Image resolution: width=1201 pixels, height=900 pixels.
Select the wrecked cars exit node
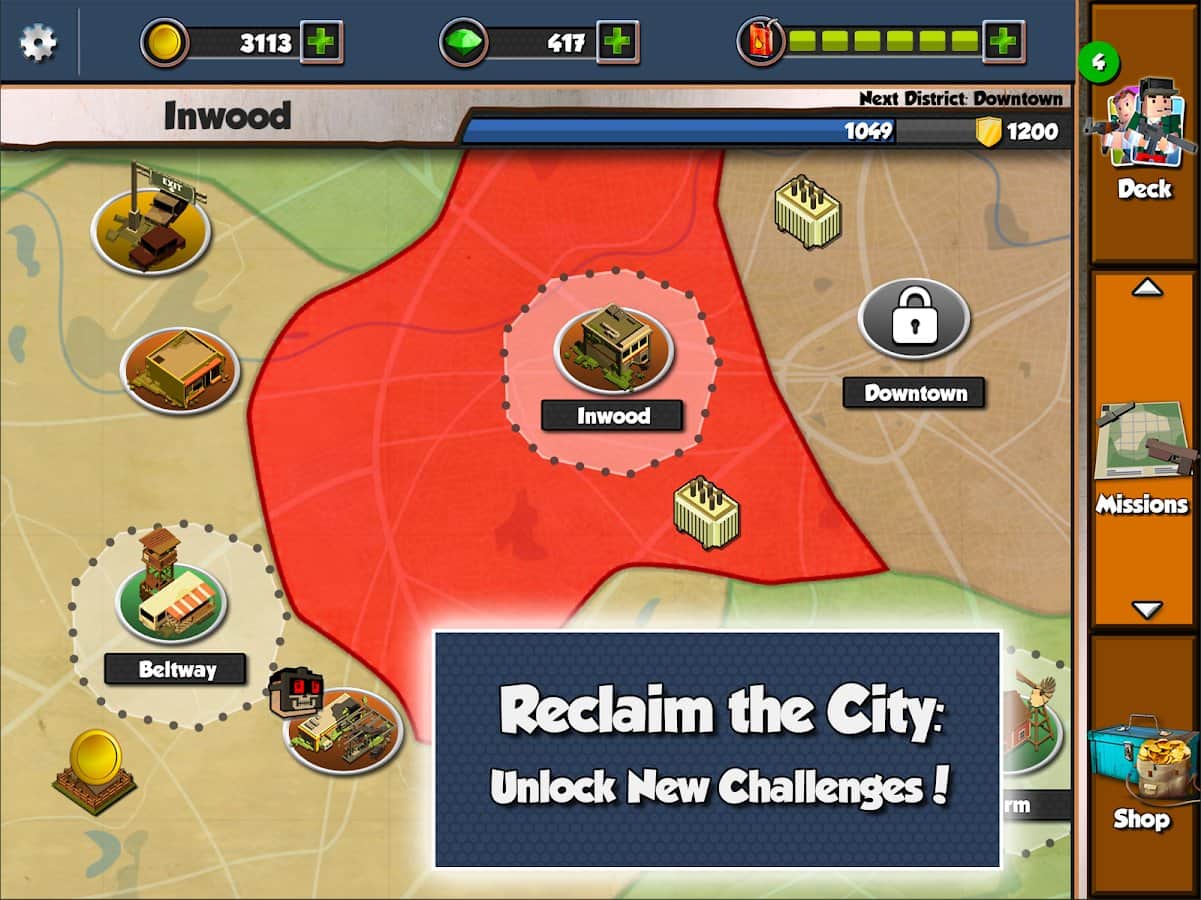click(x=151, y=230)
